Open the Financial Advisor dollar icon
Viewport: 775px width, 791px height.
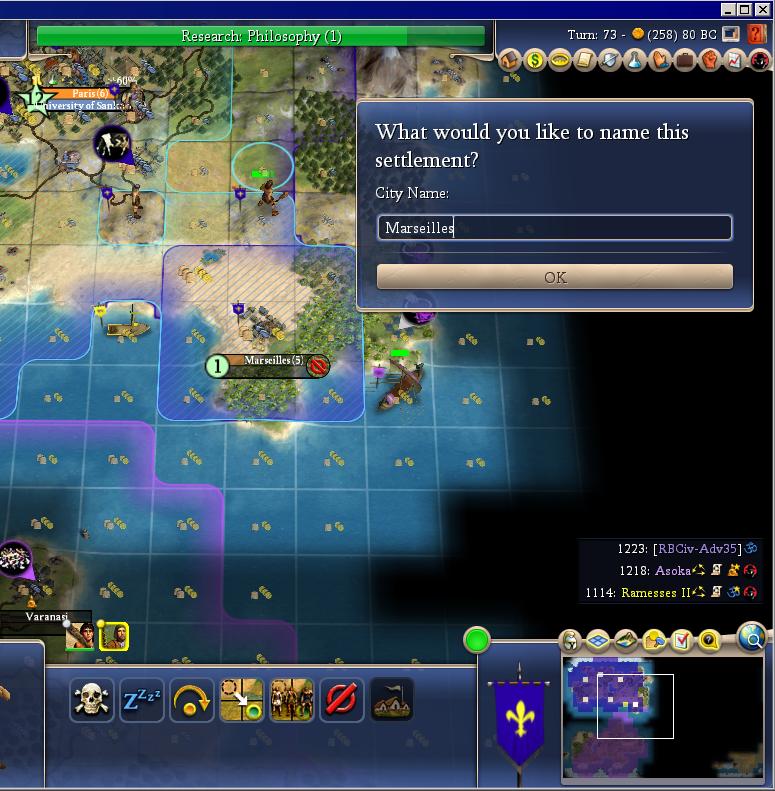pos(534,60)
